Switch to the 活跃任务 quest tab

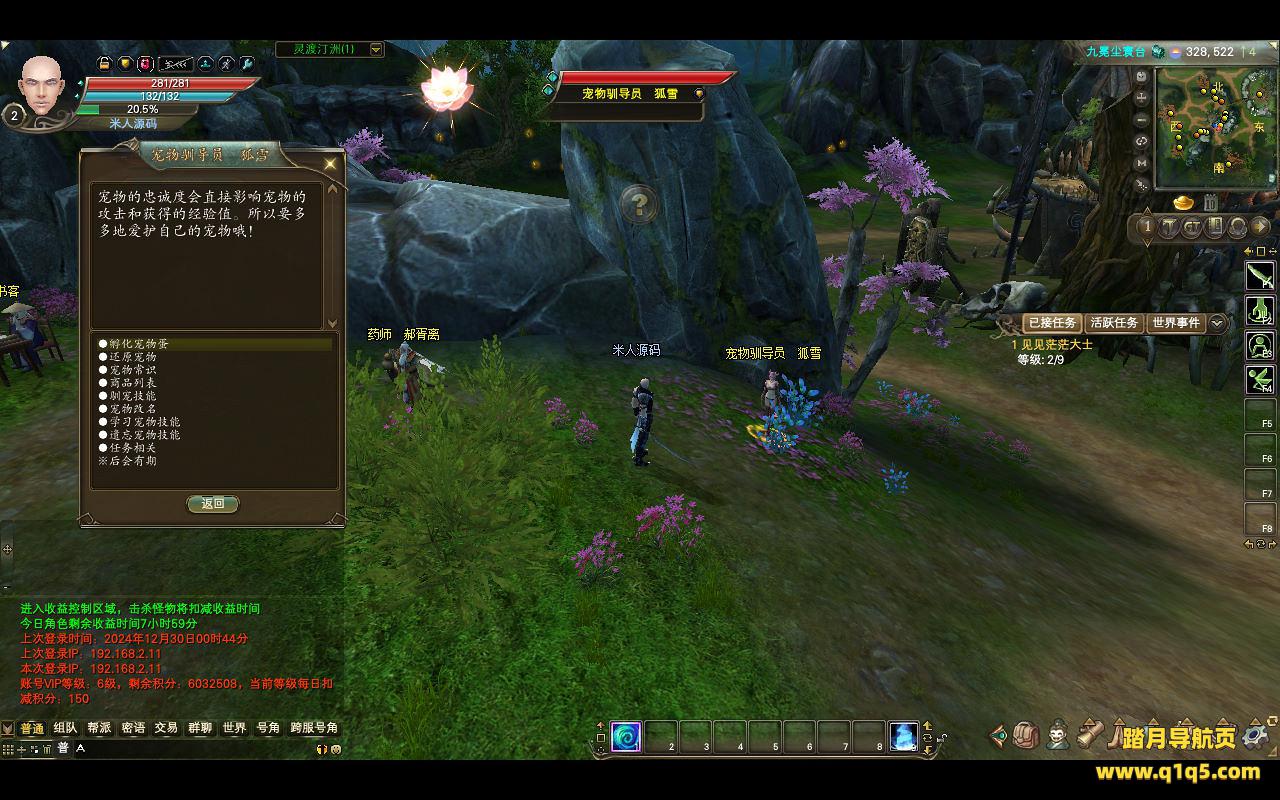(1114, 323)
